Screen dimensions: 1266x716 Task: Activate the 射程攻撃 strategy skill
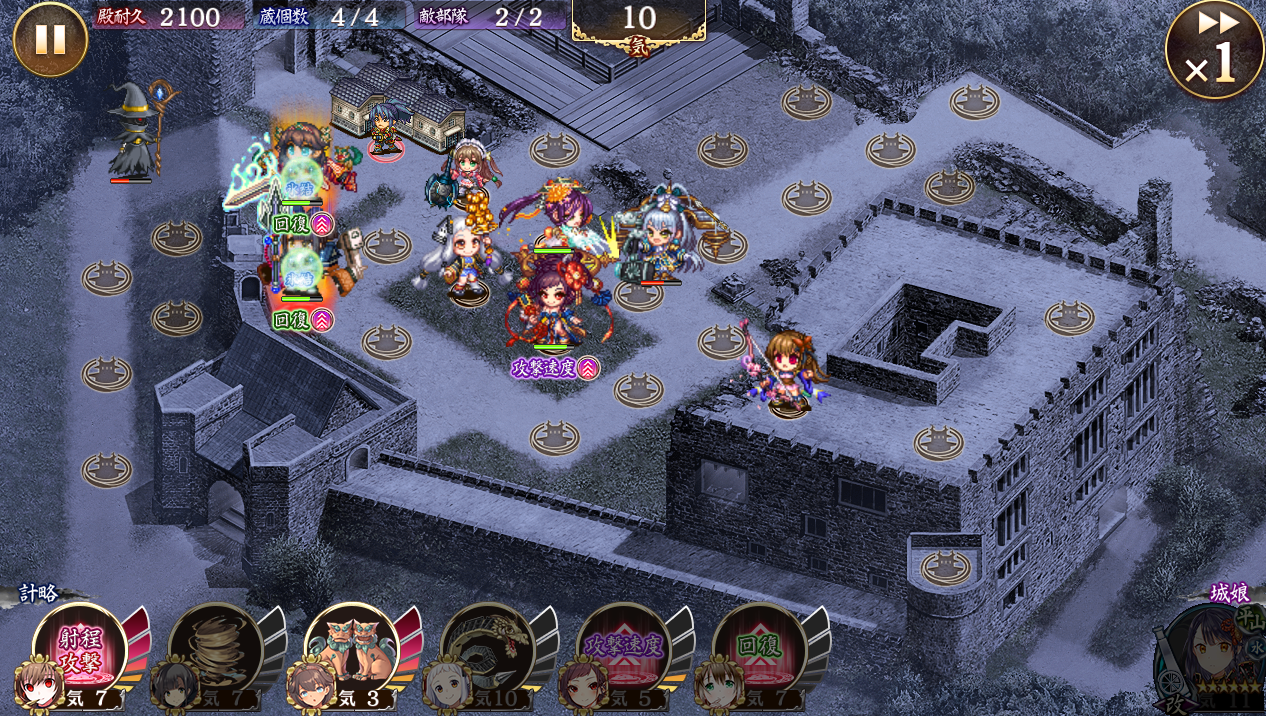[x=79, y=651]
